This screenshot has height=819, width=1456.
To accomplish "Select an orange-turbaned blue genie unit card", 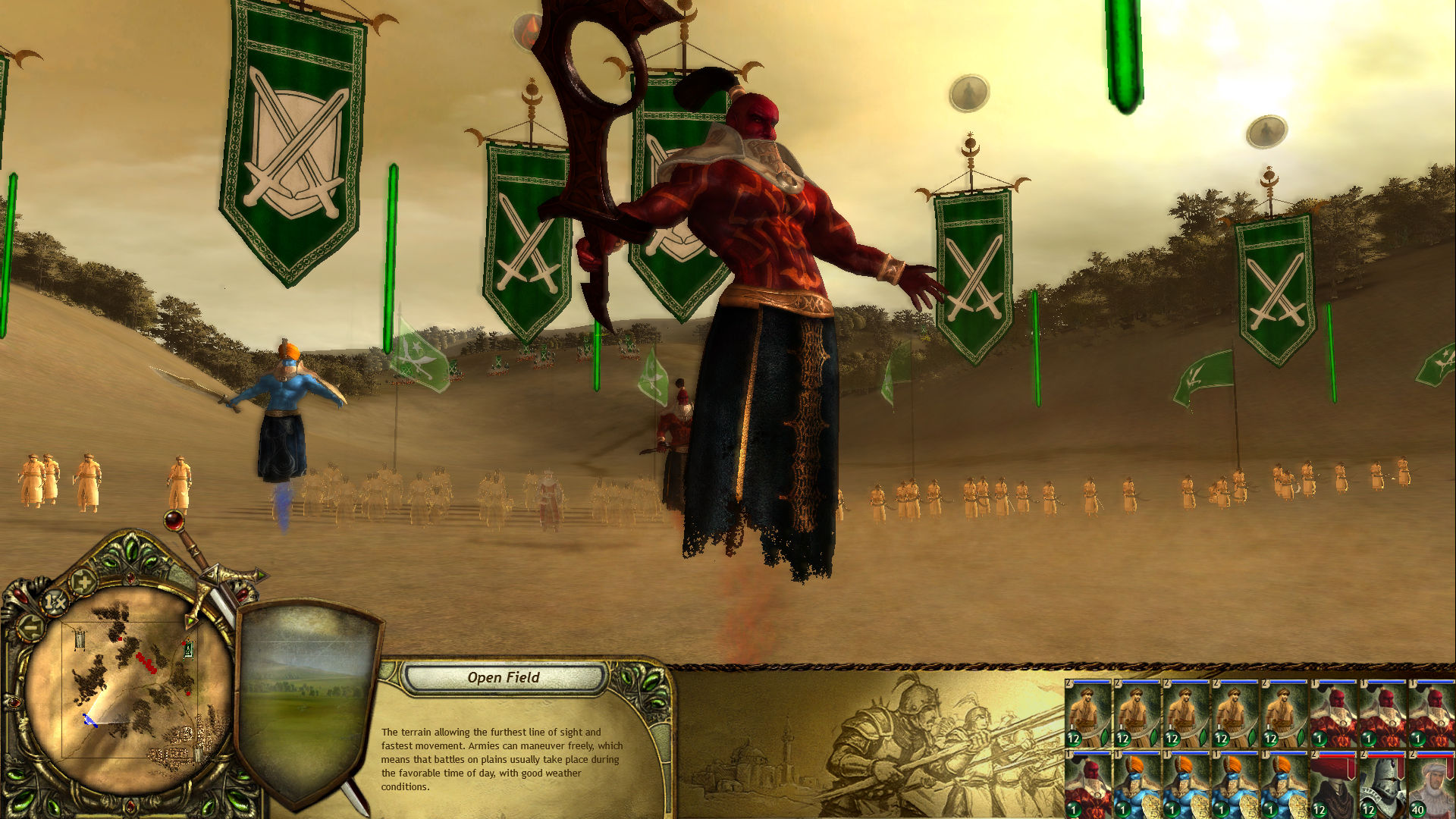I will click(1137, 790).
